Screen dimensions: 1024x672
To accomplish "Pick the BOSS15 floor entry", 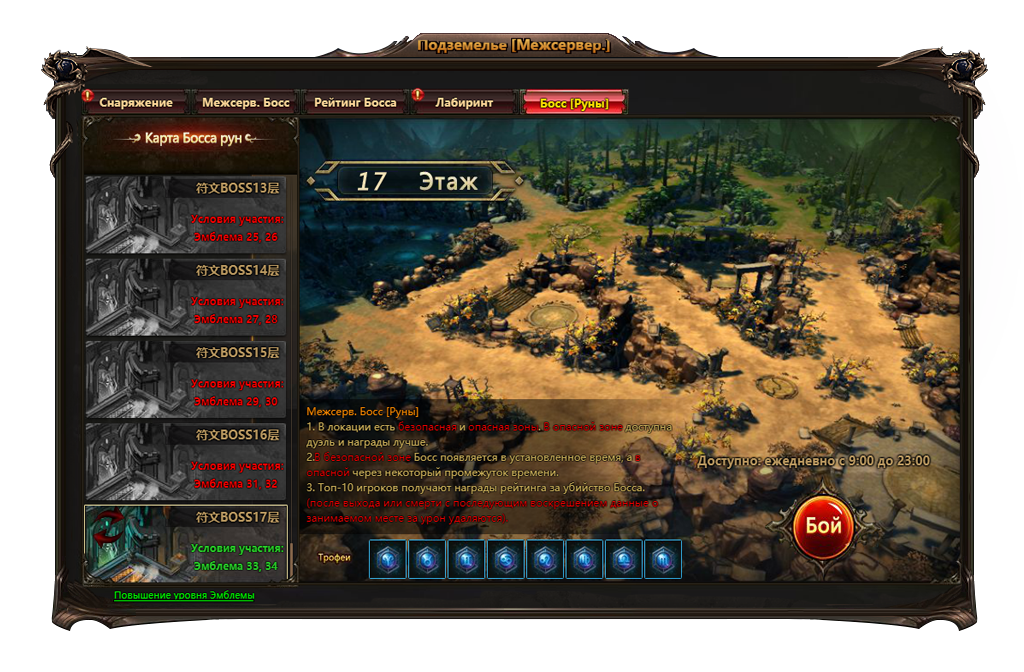I will pyautogui.click(x=186, y=378).
